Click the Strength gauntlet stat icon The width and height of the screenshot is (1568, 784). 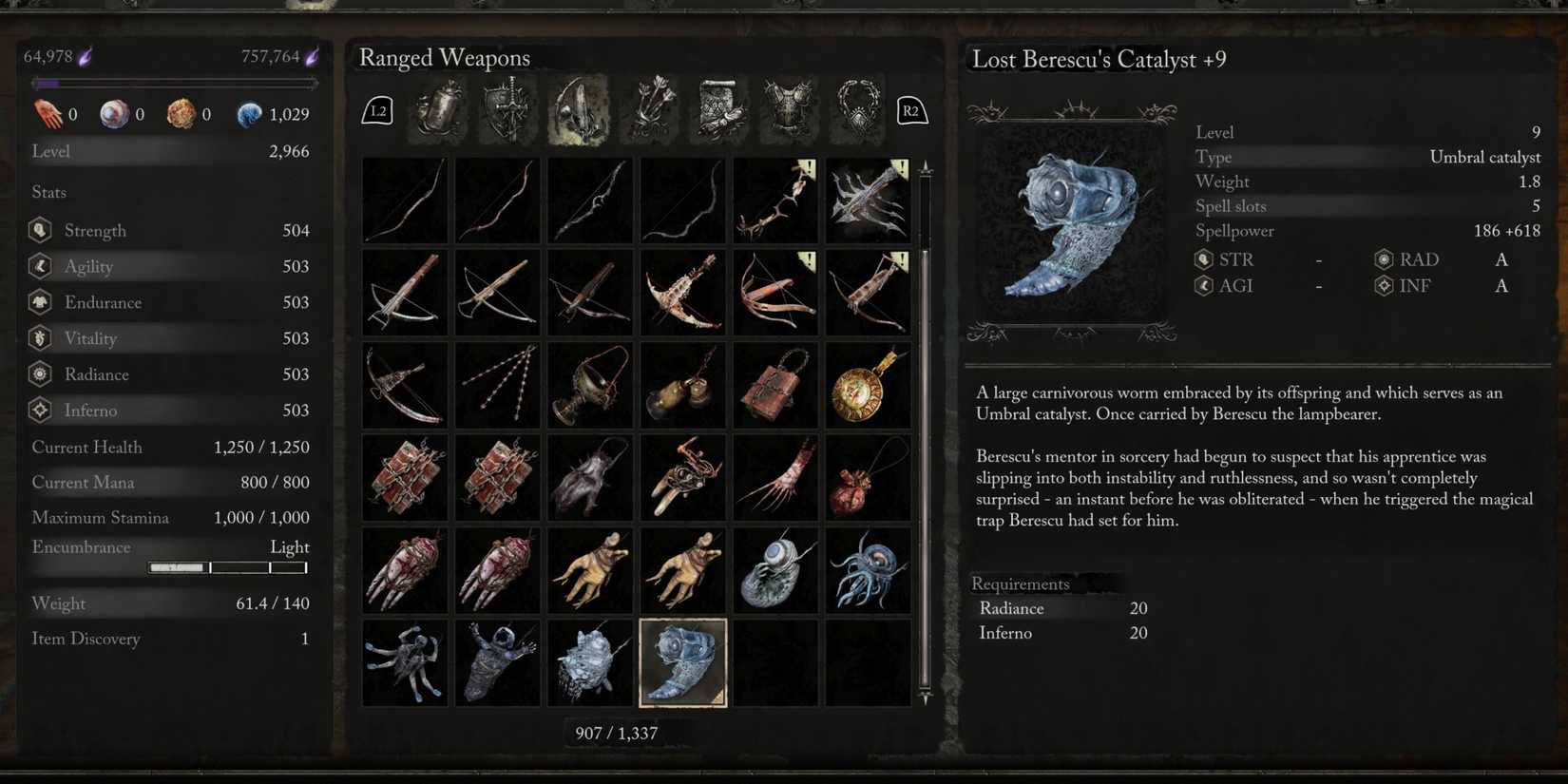[x=39, y=230]
